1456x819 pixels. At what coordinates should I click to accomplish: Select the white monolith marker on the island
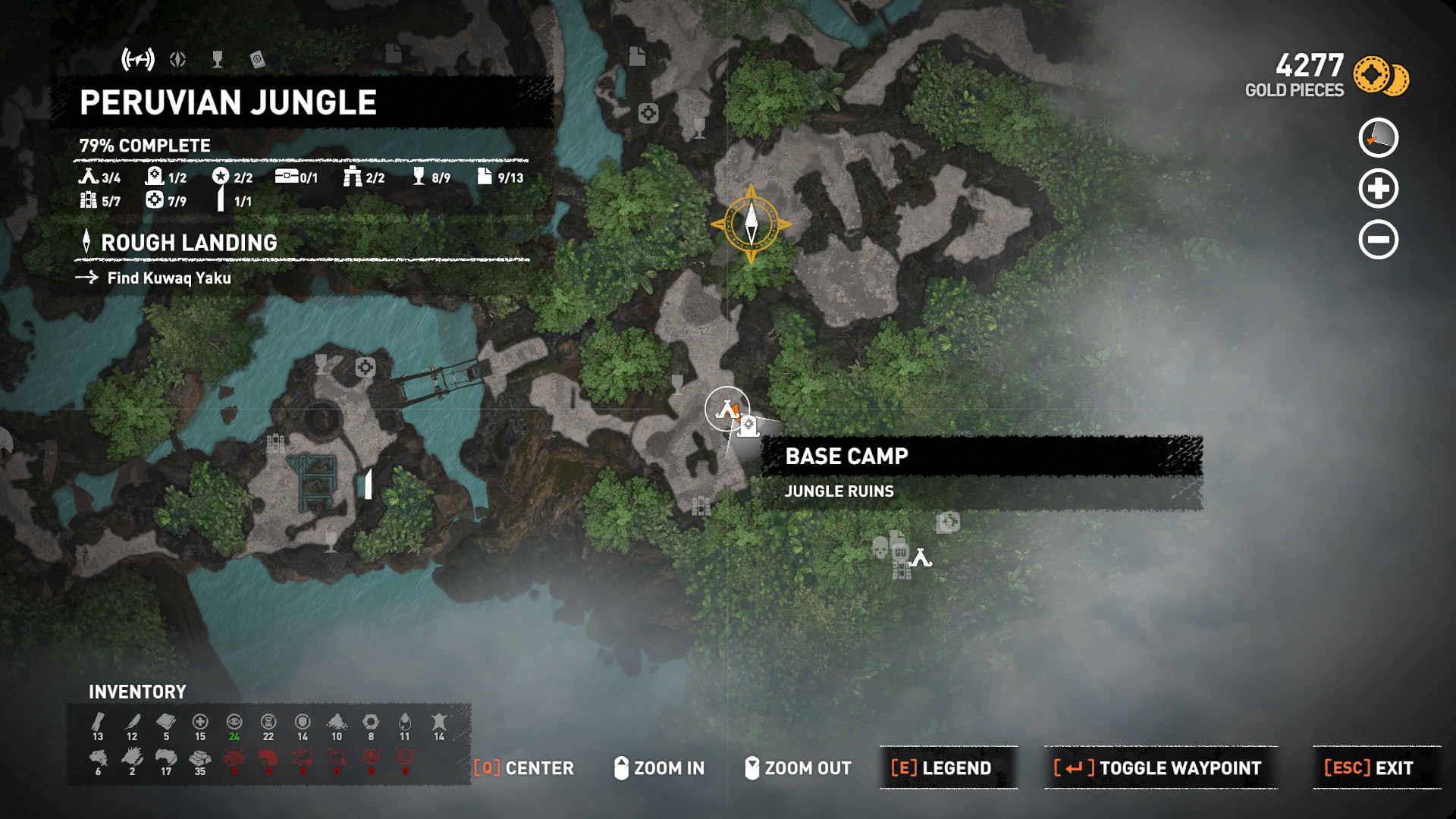(369, 483)
